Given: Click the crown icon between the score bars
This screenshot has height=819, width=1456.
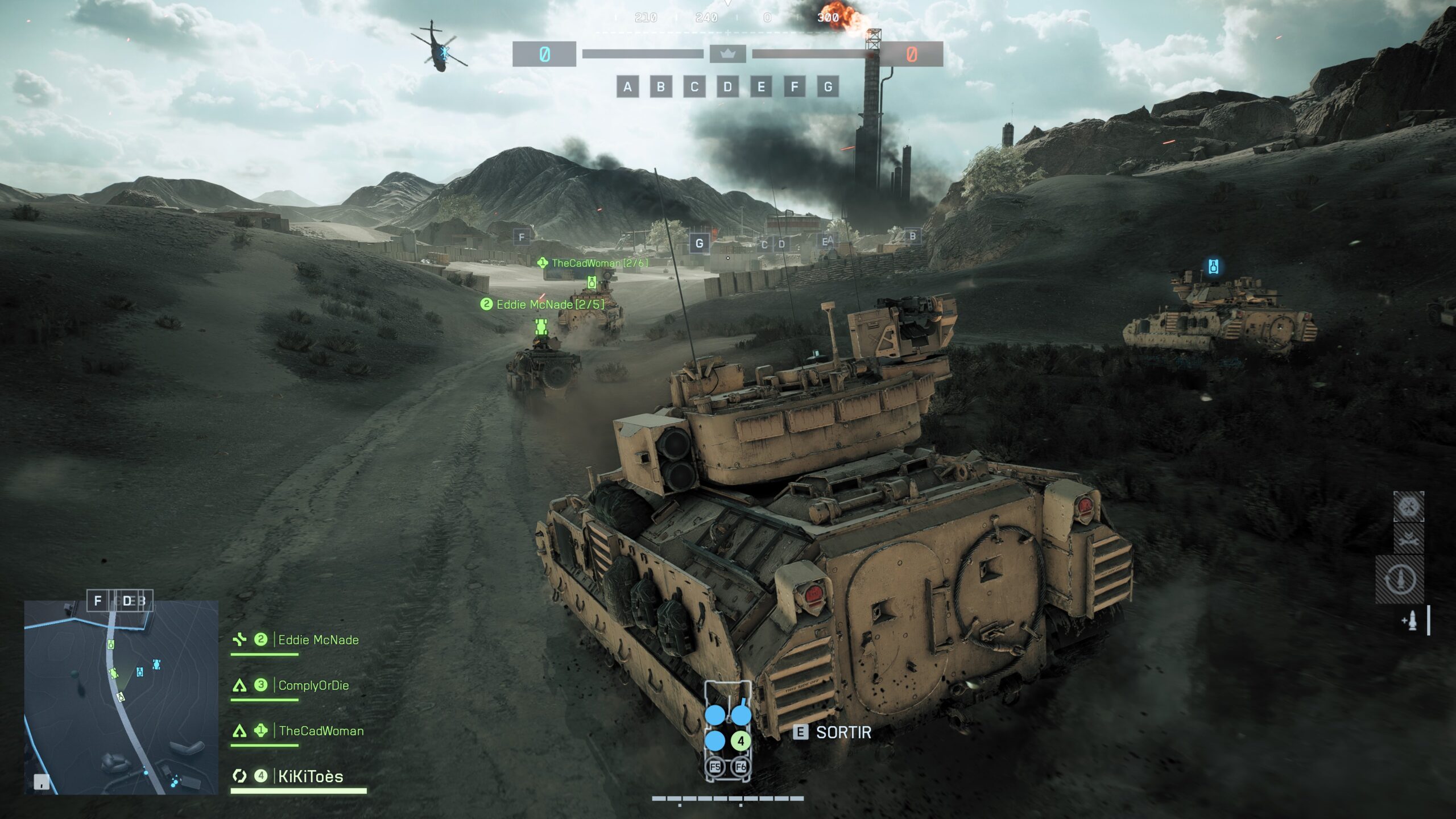Looking at the screenshot, I should (x=727, y=54).
